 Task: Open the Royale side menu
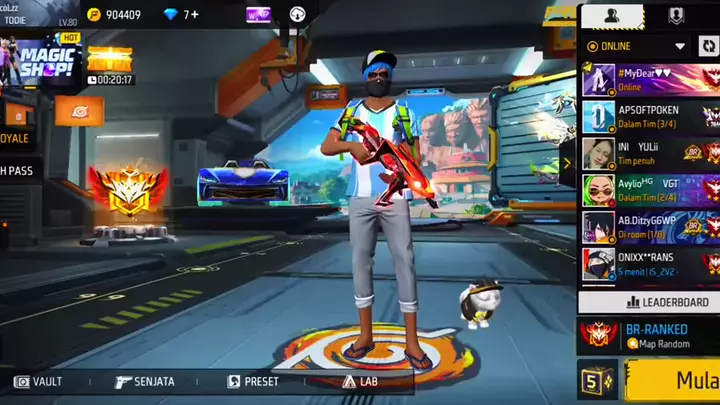pyautogui.click(x=16, y=138)
